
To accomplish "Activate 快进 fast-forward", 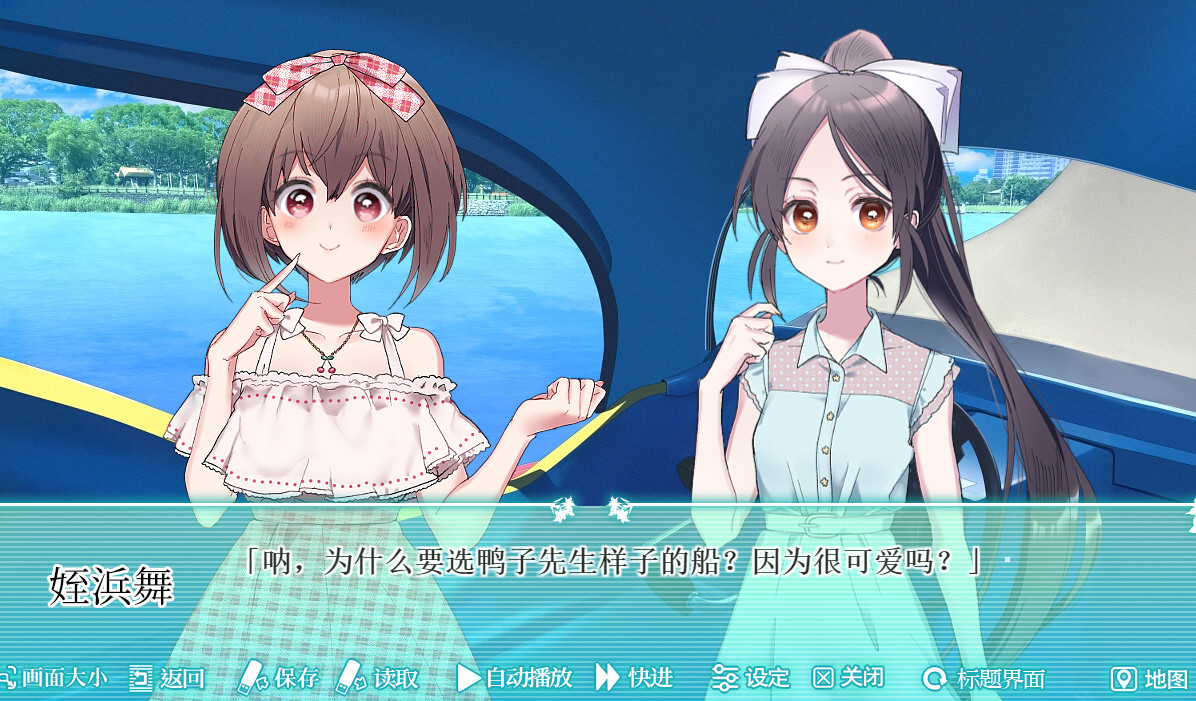I will (x=635, y=678).
